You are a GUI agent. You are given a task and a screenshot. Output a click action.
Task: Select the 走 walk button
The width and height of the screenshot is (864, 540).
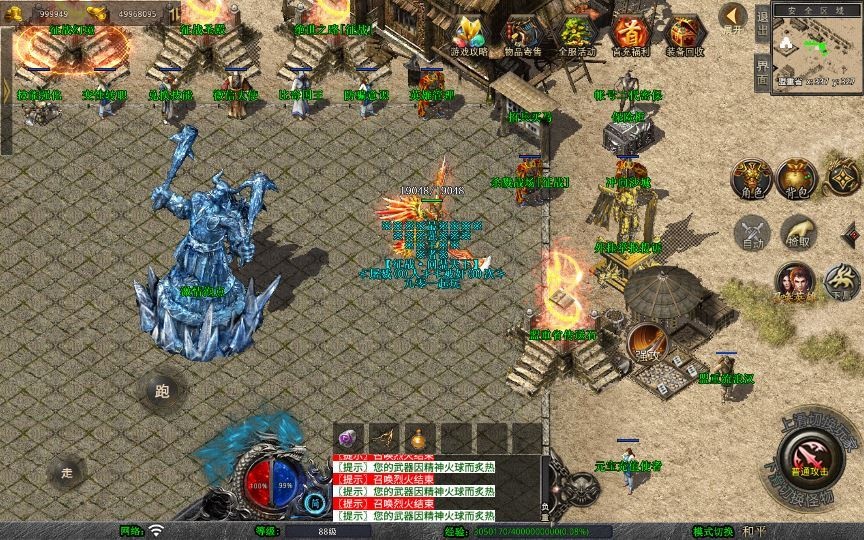pyautogui.click(x=68, y=471)
